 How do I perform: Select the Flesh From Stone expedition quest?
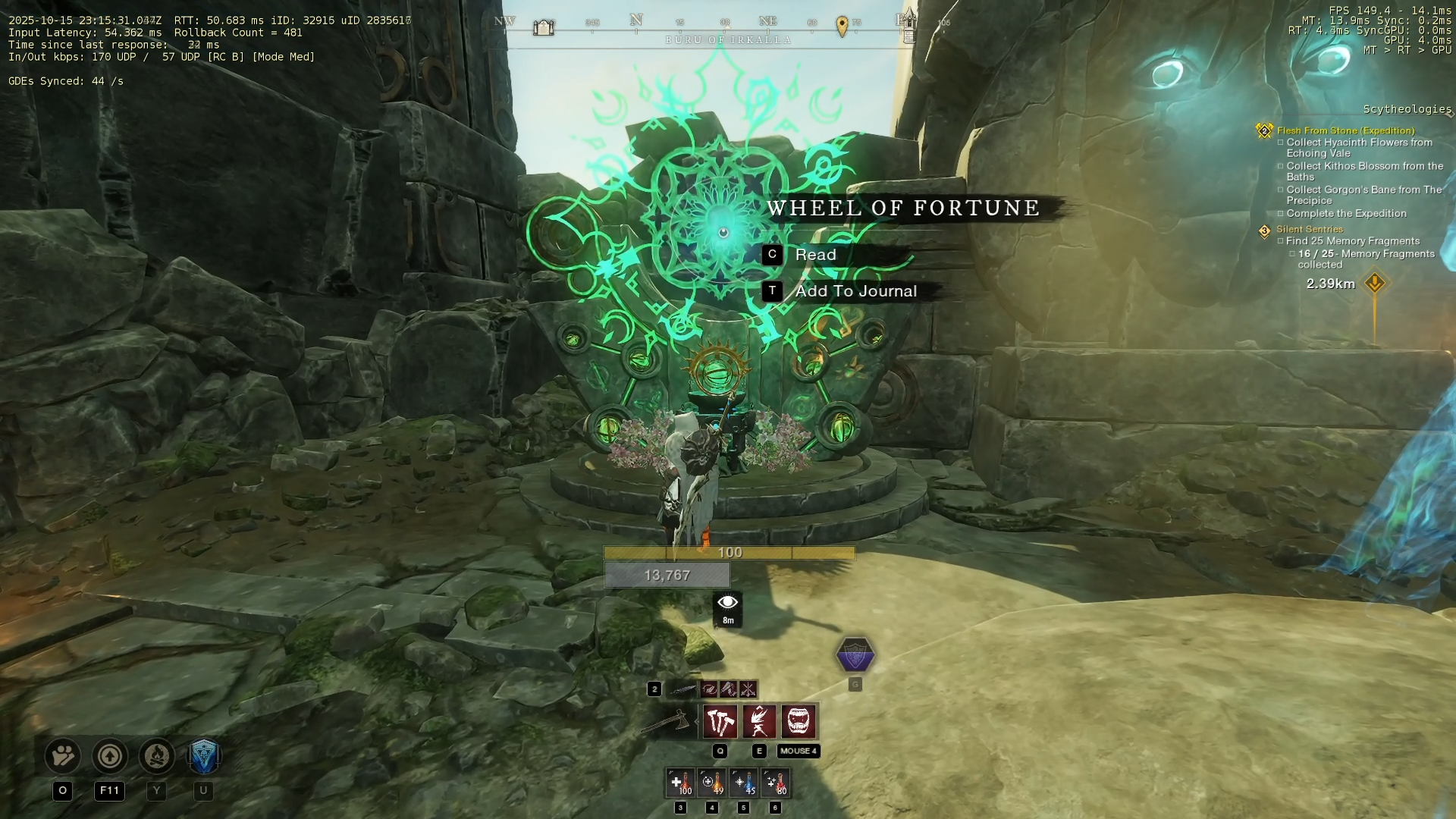point(1345,130)
